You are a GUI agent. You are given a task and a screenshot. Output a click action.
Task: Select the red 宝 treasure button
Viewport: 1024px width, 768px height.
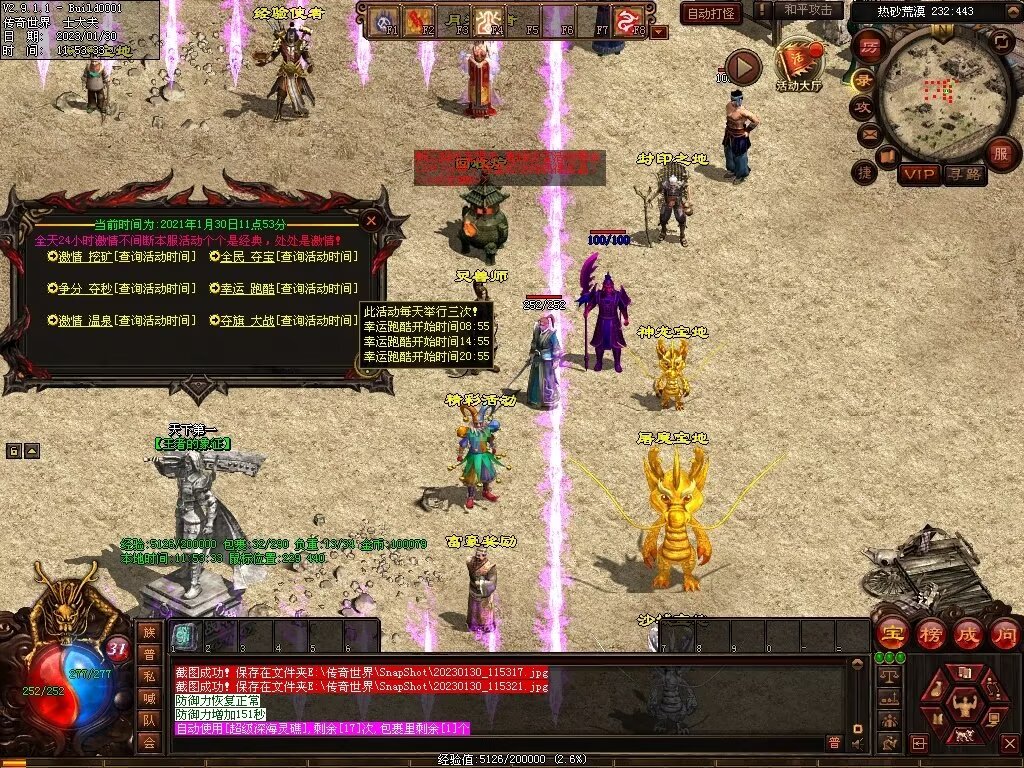pyautogui.click(x=890, y=634)
